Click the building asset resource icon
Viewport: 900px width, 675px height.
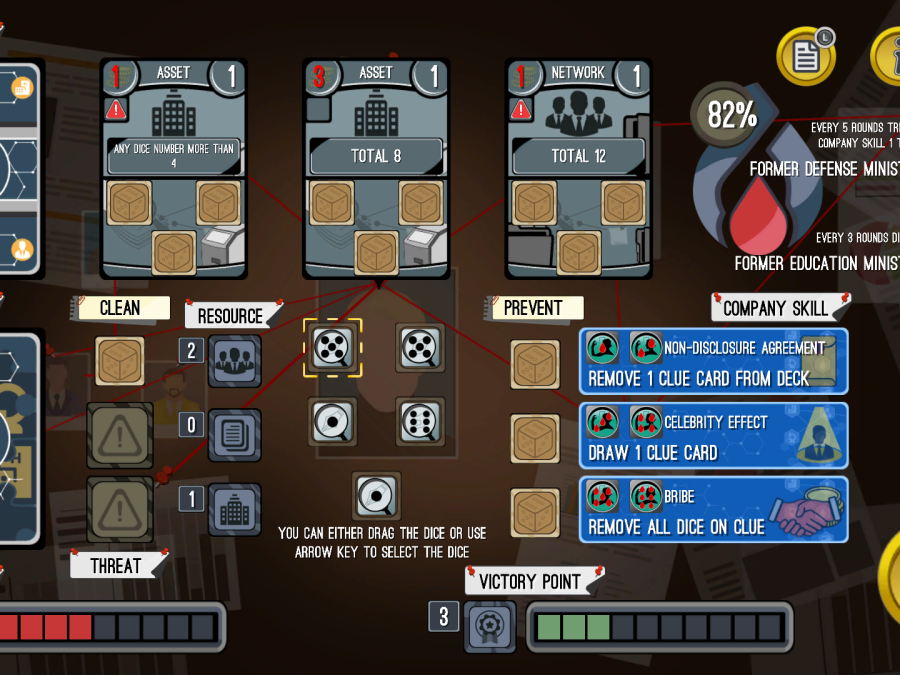235,510
